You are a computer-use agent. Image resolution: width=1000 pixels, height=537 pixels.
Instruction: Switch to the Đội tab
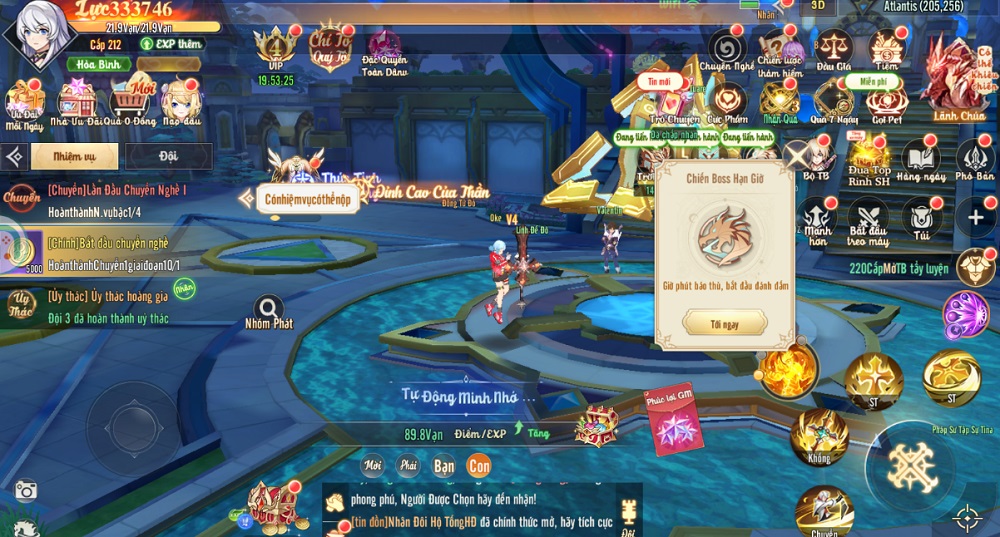pyautogui.click(x=167, y=156)
